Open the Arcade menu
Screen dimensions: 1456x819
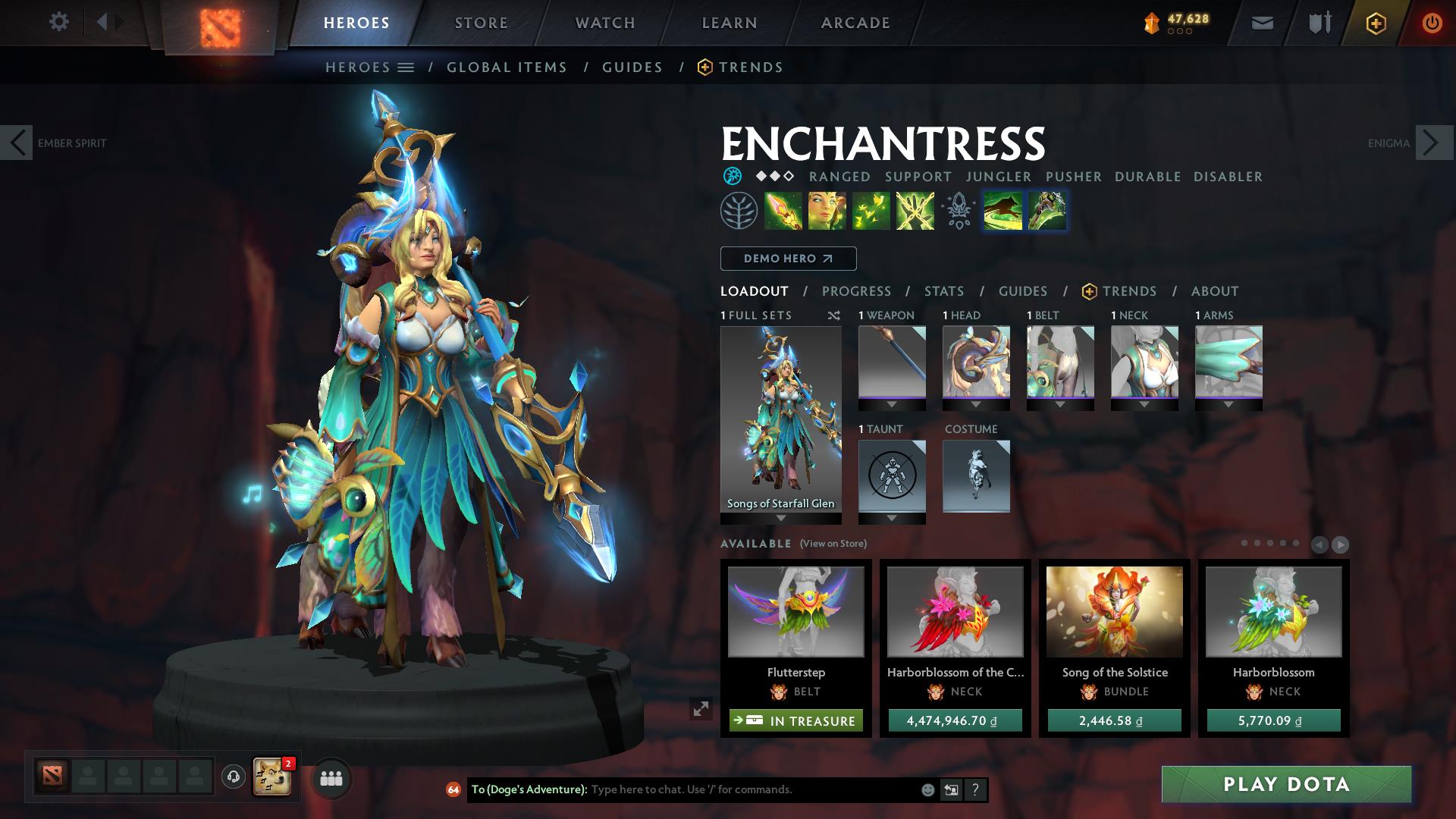click(855, 23)
